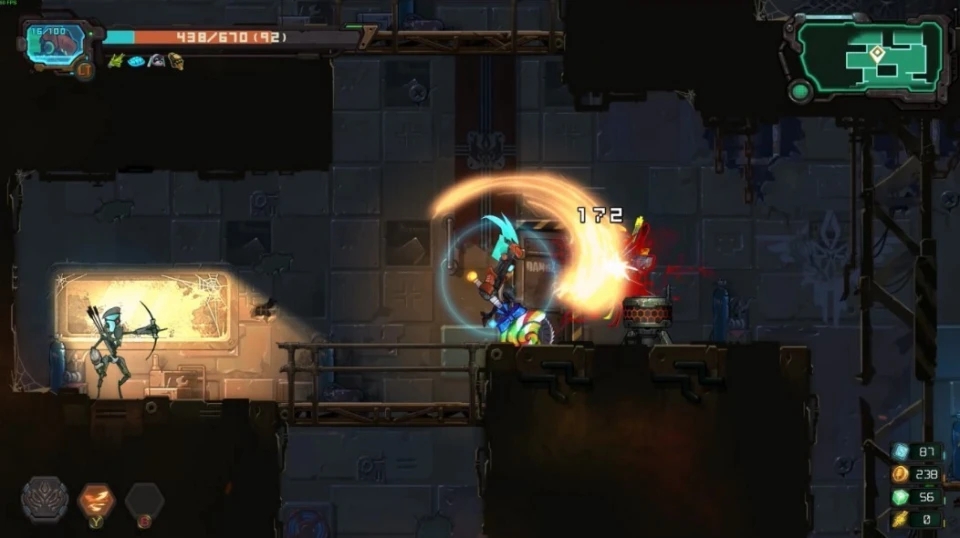Click the character portrait frame
The height and width of the screenshot is (538, 960).
click(54, 44)
